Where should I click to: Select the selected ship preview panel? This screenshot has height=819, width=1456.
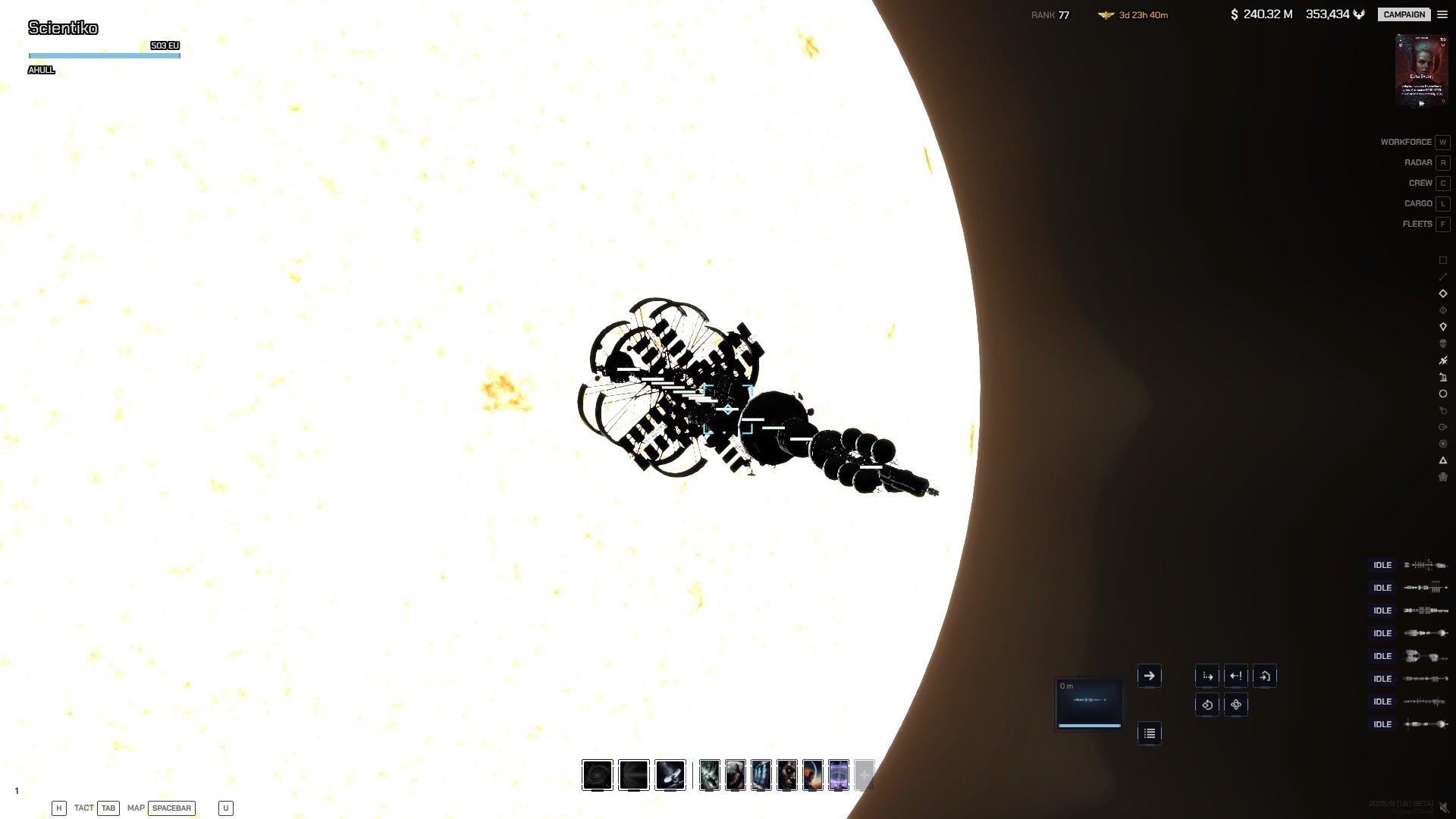[1089, 703]
